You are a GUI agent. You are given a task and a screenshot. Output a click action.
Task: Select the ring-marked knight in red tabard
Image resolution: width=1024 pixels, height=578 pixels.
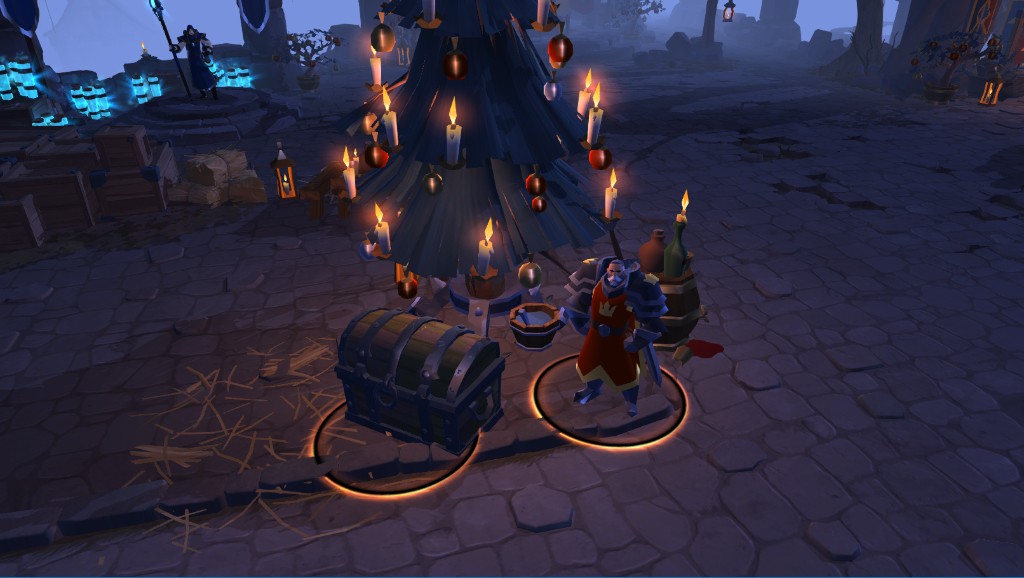pyautogui.click(x=612, y=335)
